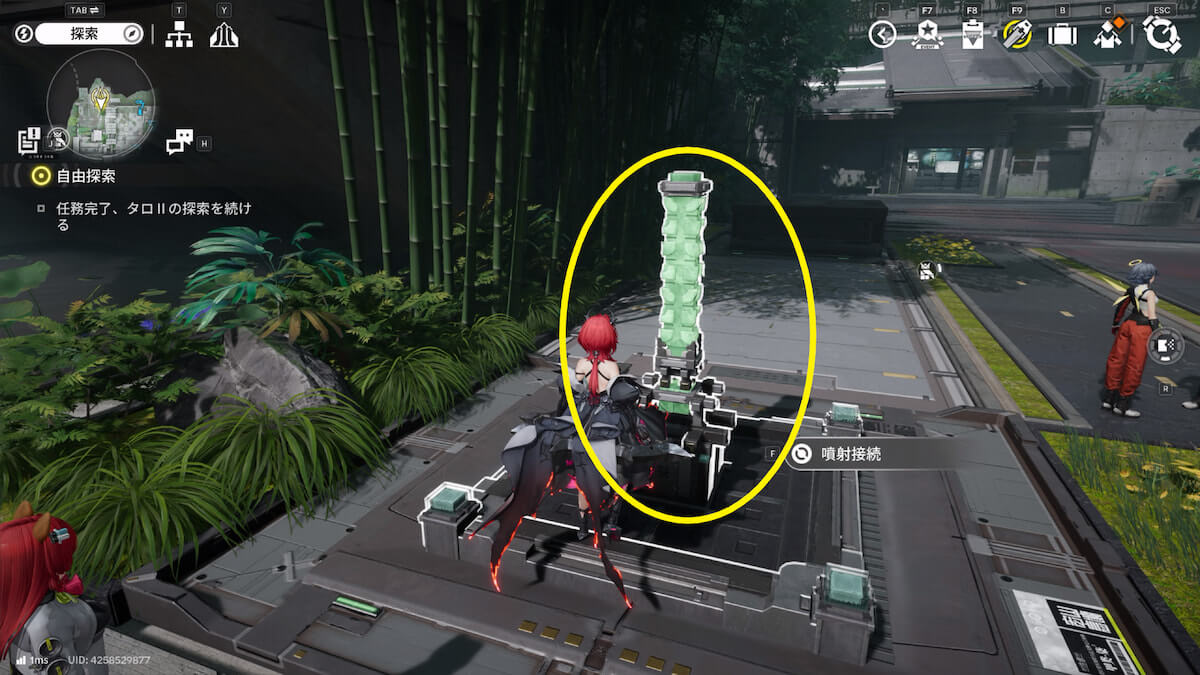Open the briefcase inventory icon

click(x=1062, y=35)
